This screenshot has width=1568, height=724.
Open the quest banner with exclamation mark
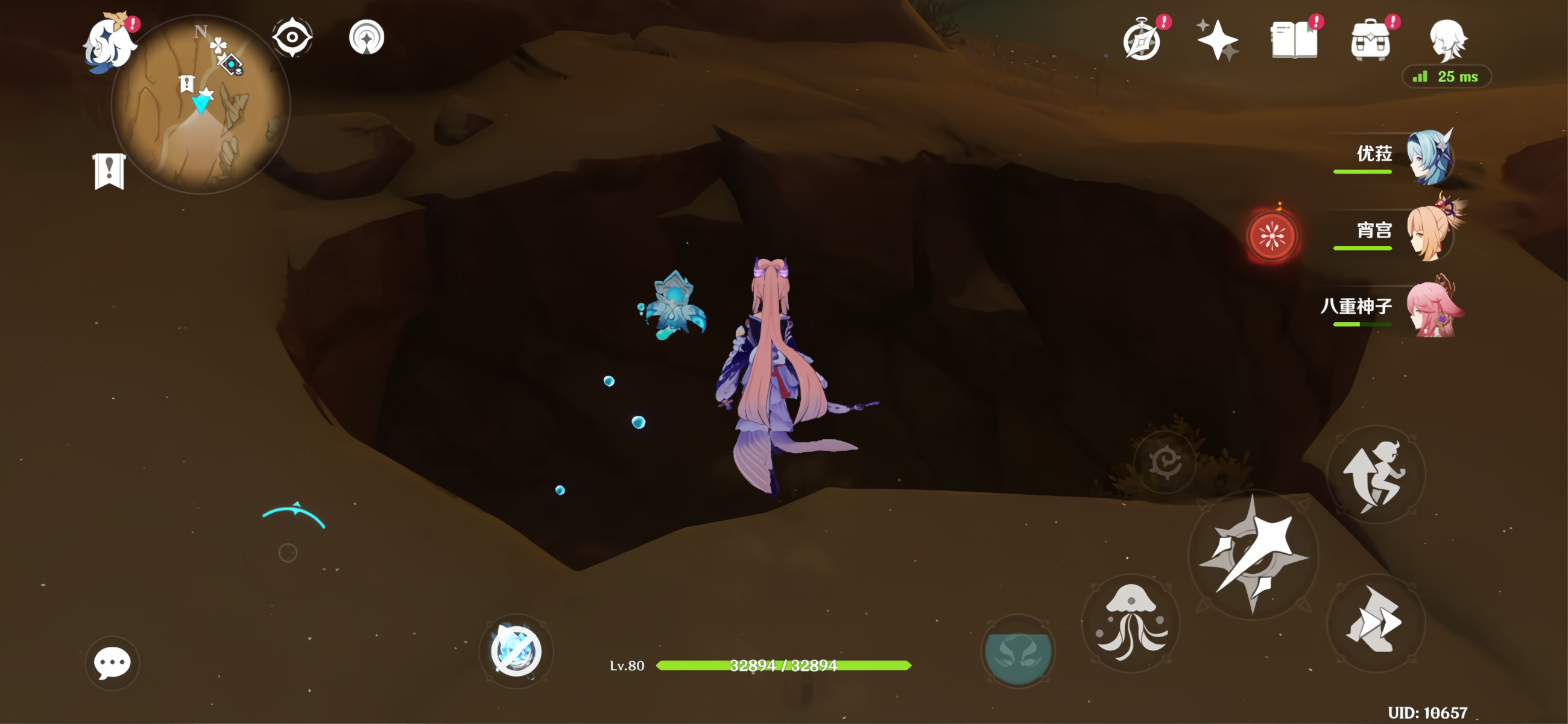click(110, 171)
